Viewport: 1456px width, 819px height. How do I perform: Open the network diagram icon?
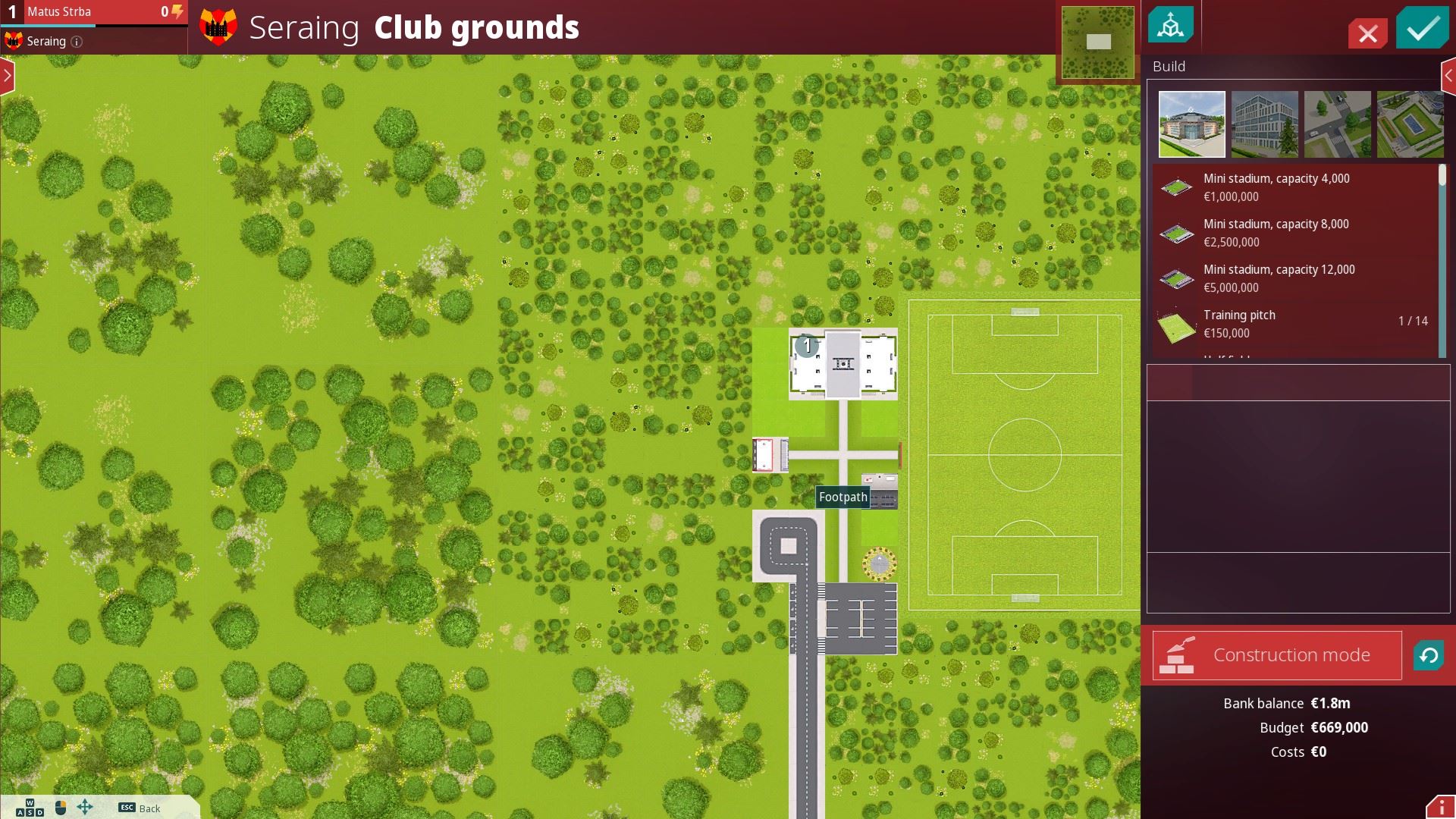click(1171, 26)
